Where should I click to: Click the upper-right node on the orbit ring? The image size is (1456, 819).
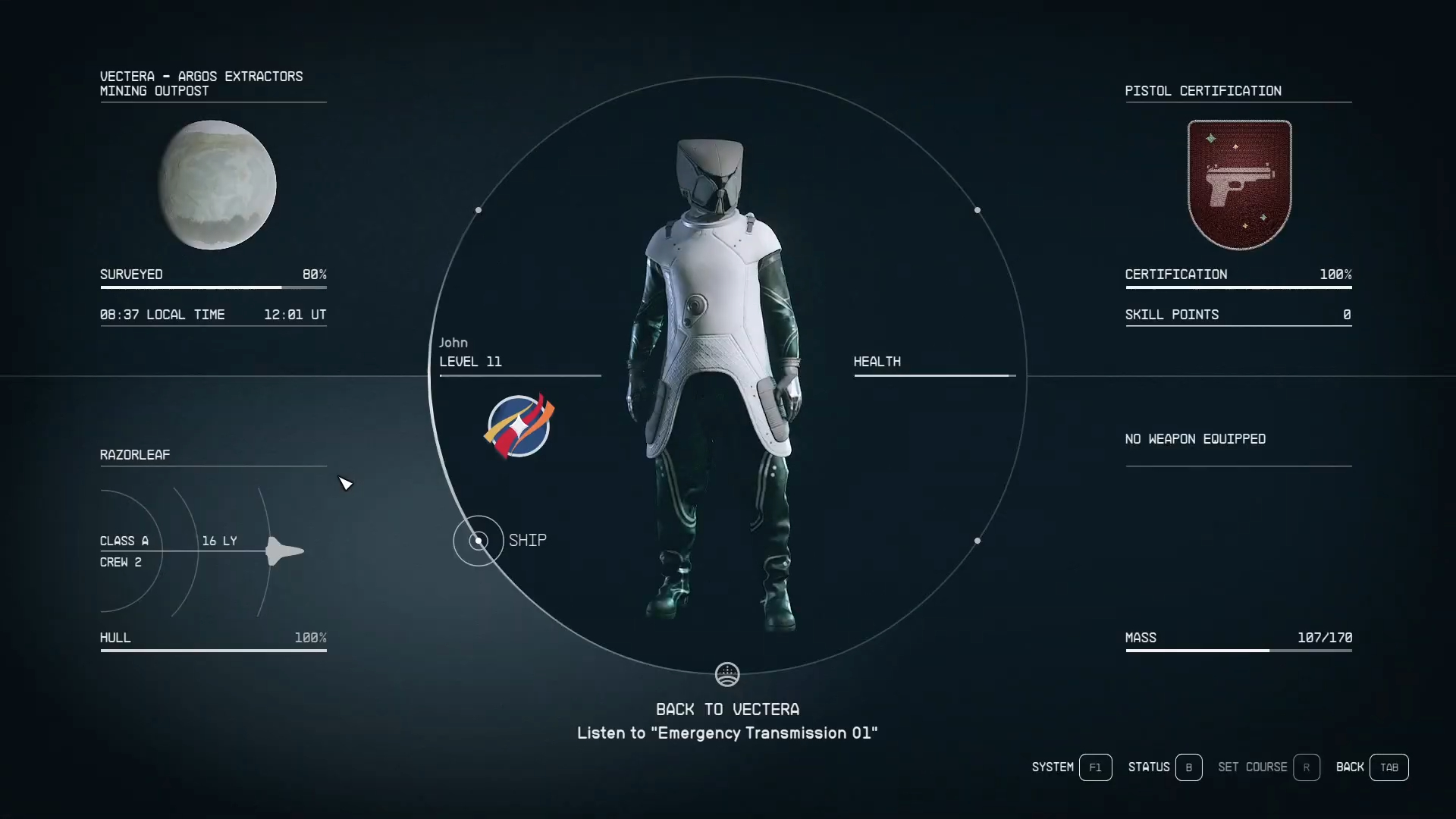pyautogui.click(x=977, y=210)
